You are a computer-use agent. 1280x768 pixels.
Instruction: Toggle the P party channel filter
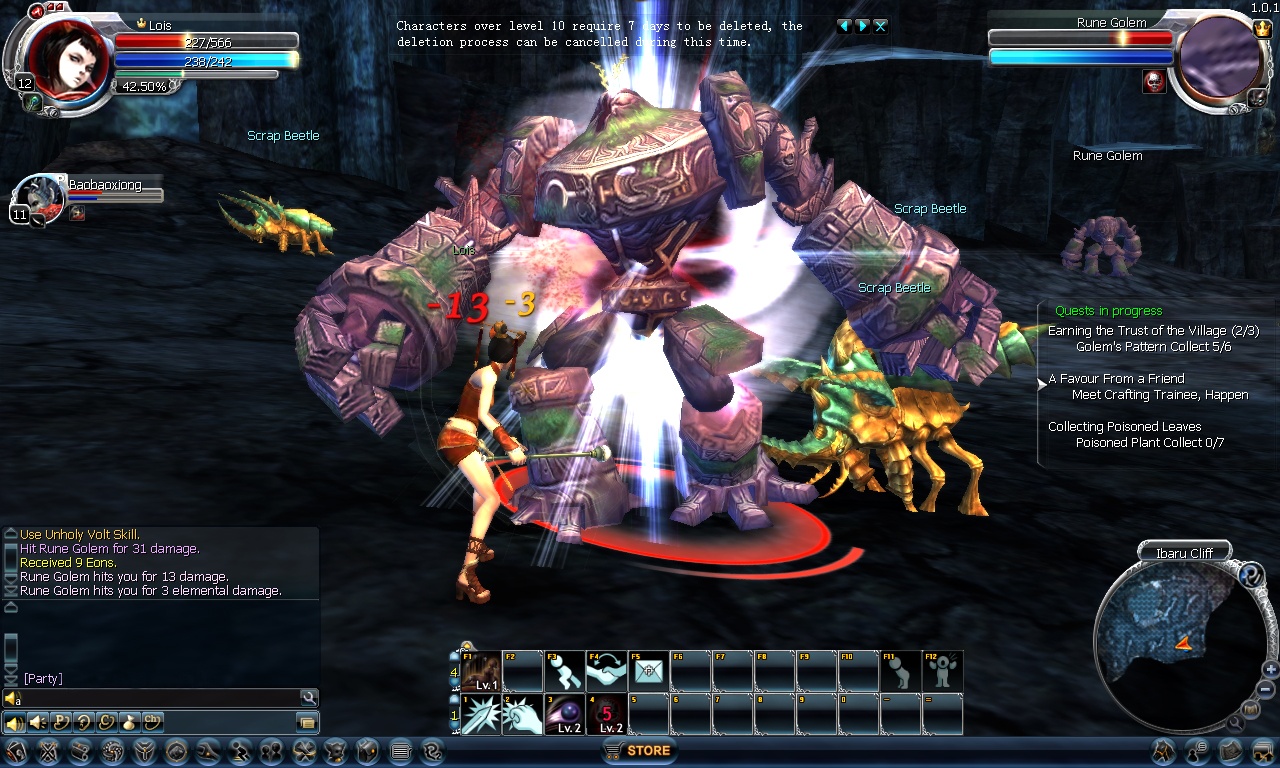(x=60, y=721)
